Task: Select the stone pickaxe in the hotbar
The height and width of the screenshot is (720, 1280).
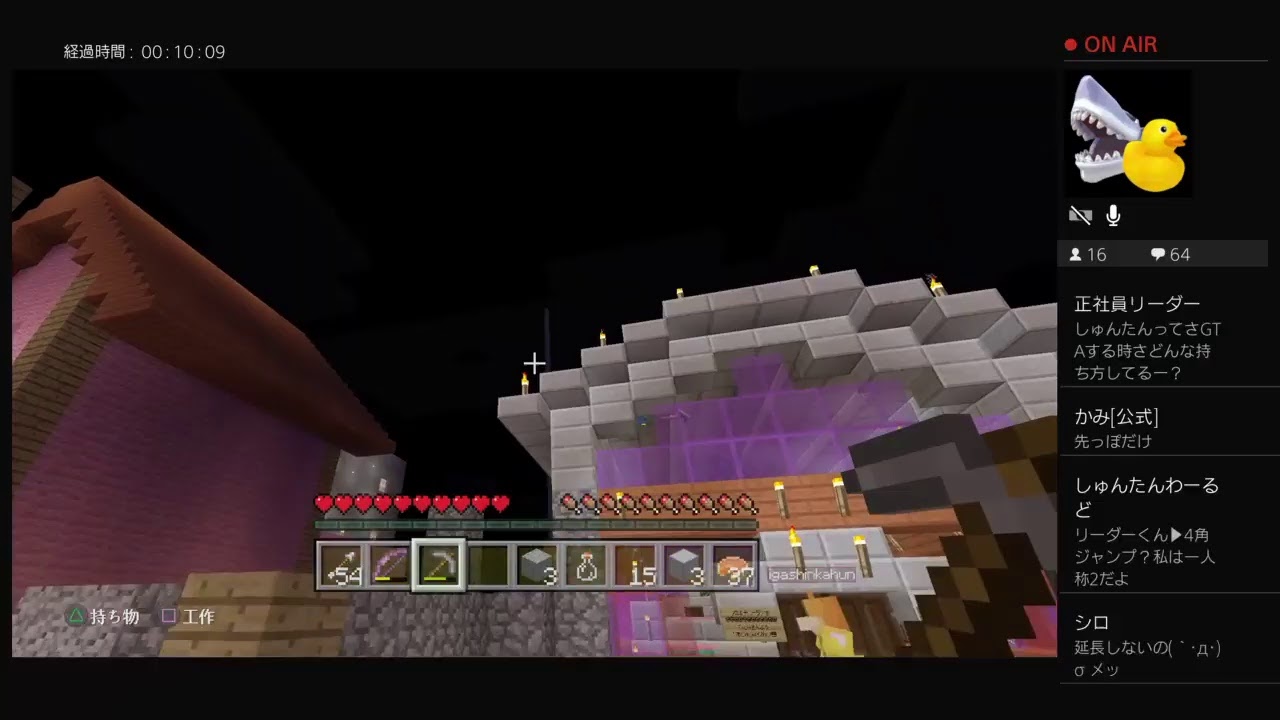Action: point(440,567)
